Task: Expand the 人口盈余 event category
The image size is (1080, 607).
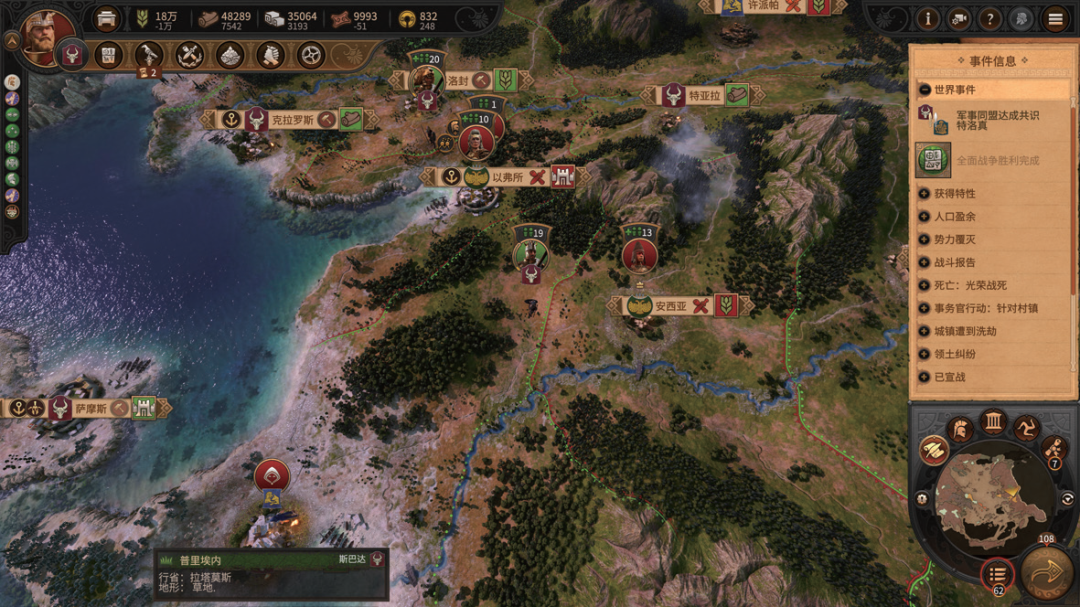Action: tap(925, 216)
